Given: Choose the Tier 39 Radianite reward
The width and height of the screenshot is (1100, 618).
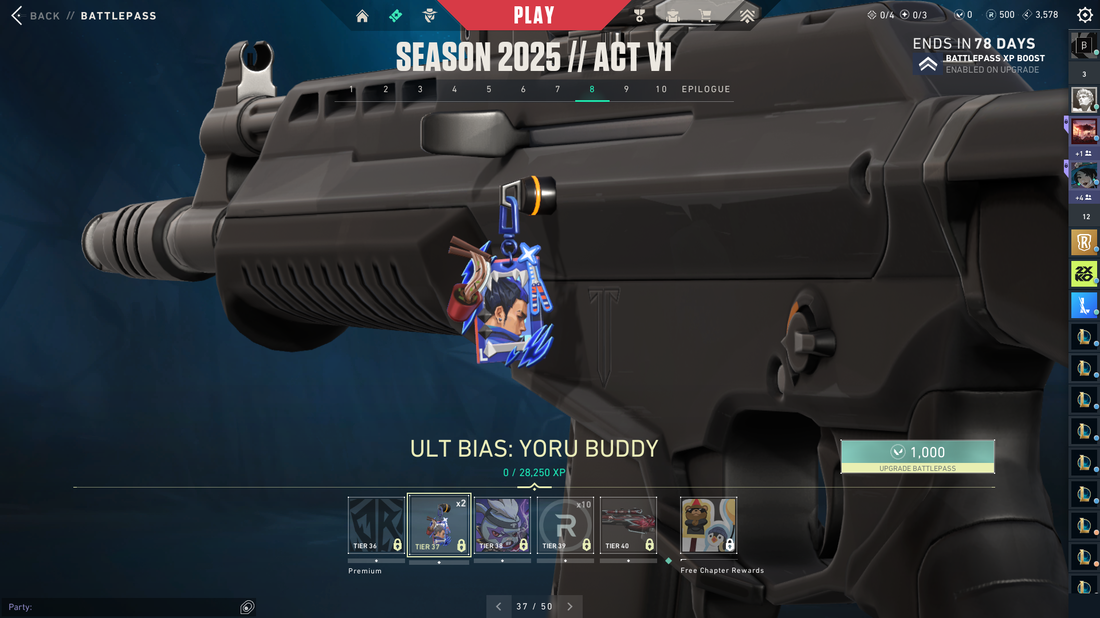Looking at the screenshot, I should point(565,525).
